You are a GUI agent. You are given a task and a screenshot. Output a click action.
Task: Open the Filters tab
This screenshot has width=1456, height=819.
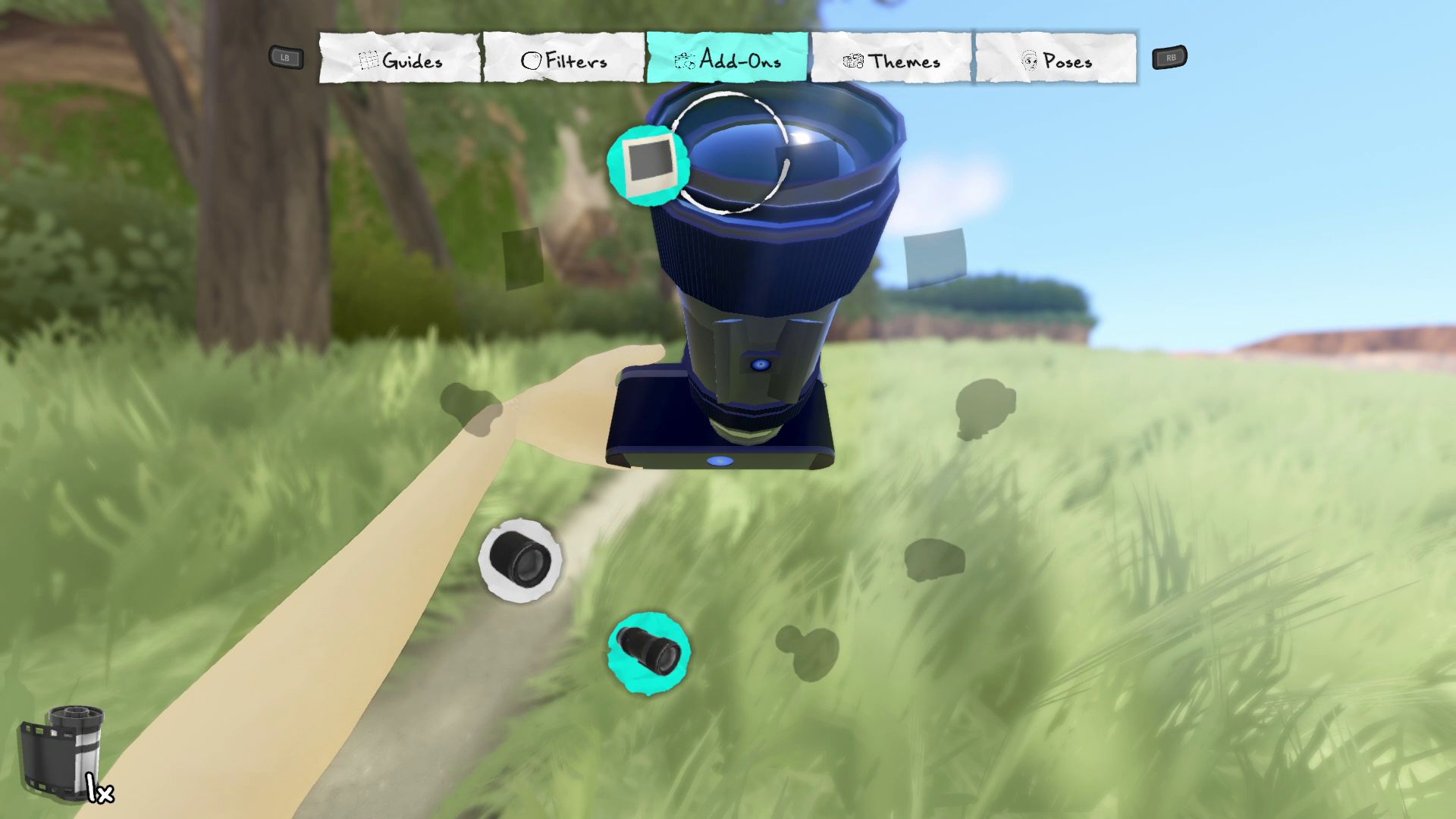tap(564, 59)
